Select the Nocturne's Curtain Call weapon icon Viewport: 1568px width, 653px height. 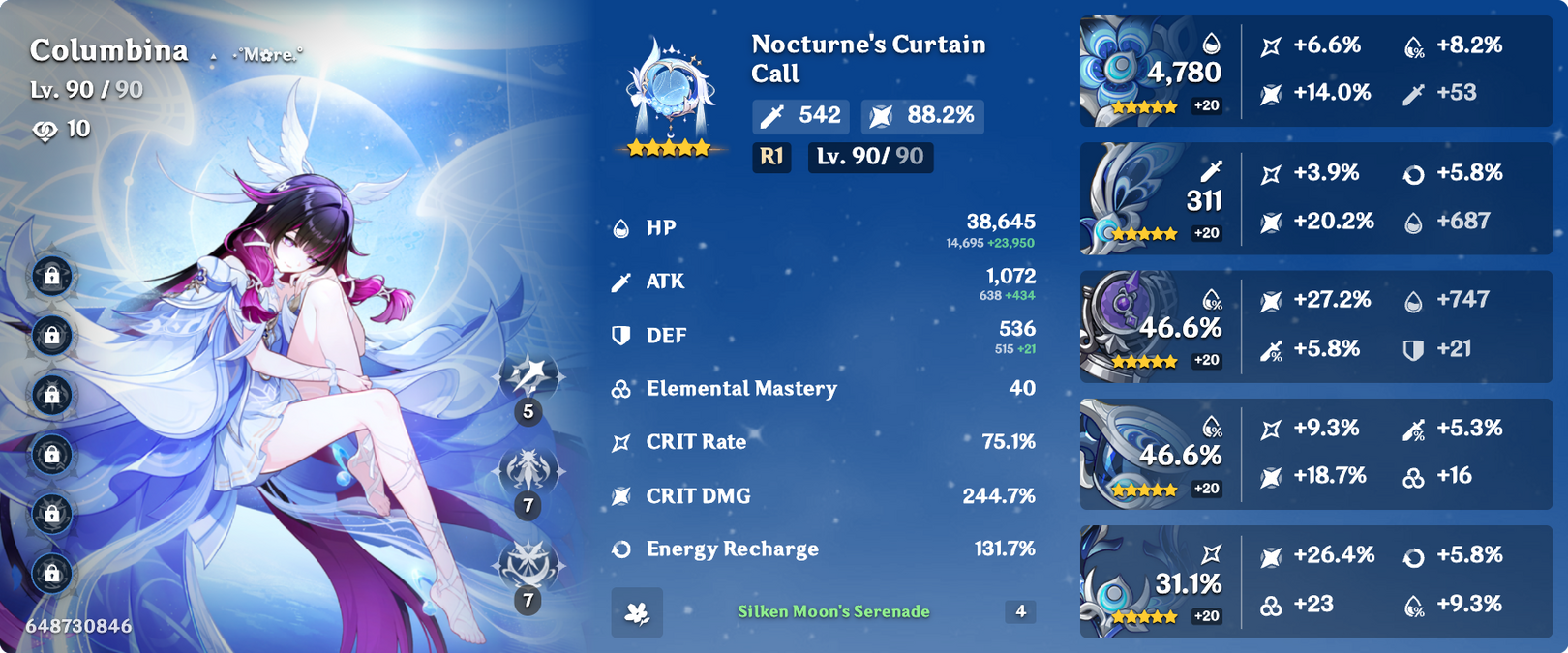click(x=670, y=97)
